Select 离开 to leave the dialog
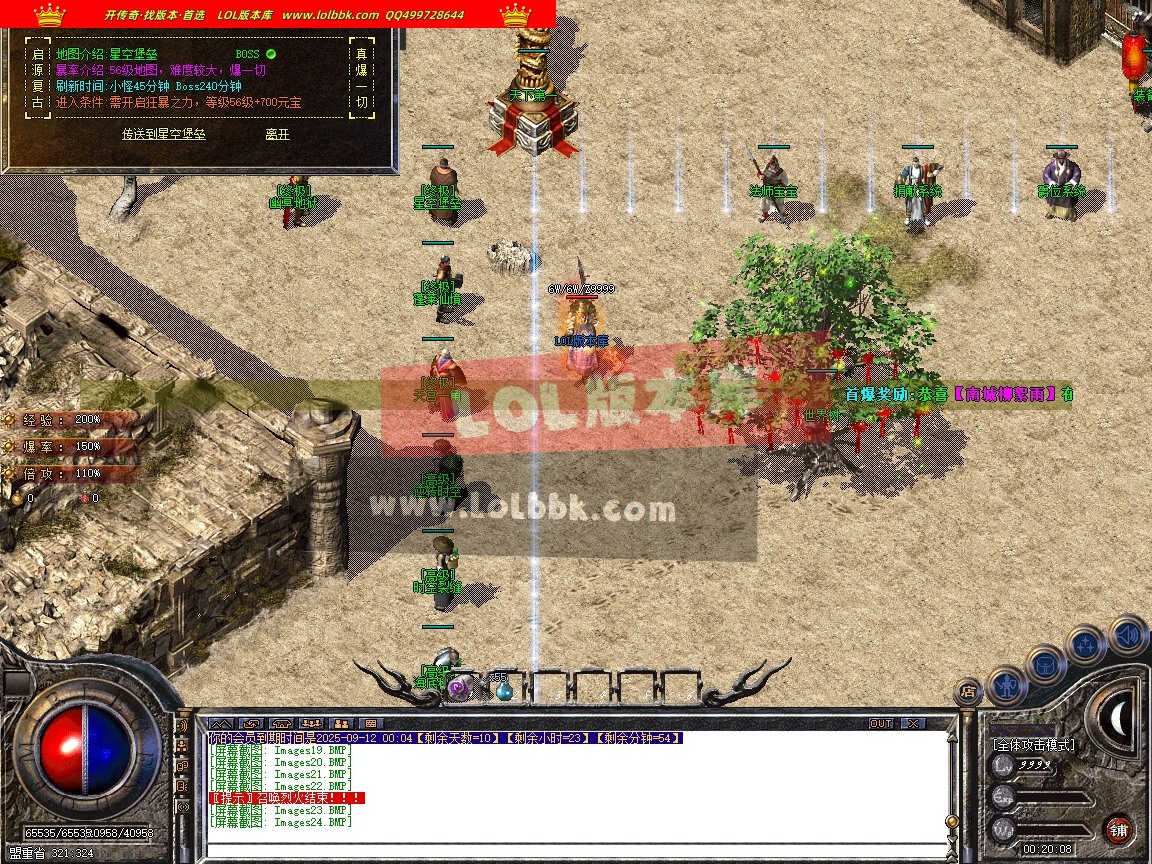 tap(277, 134)
